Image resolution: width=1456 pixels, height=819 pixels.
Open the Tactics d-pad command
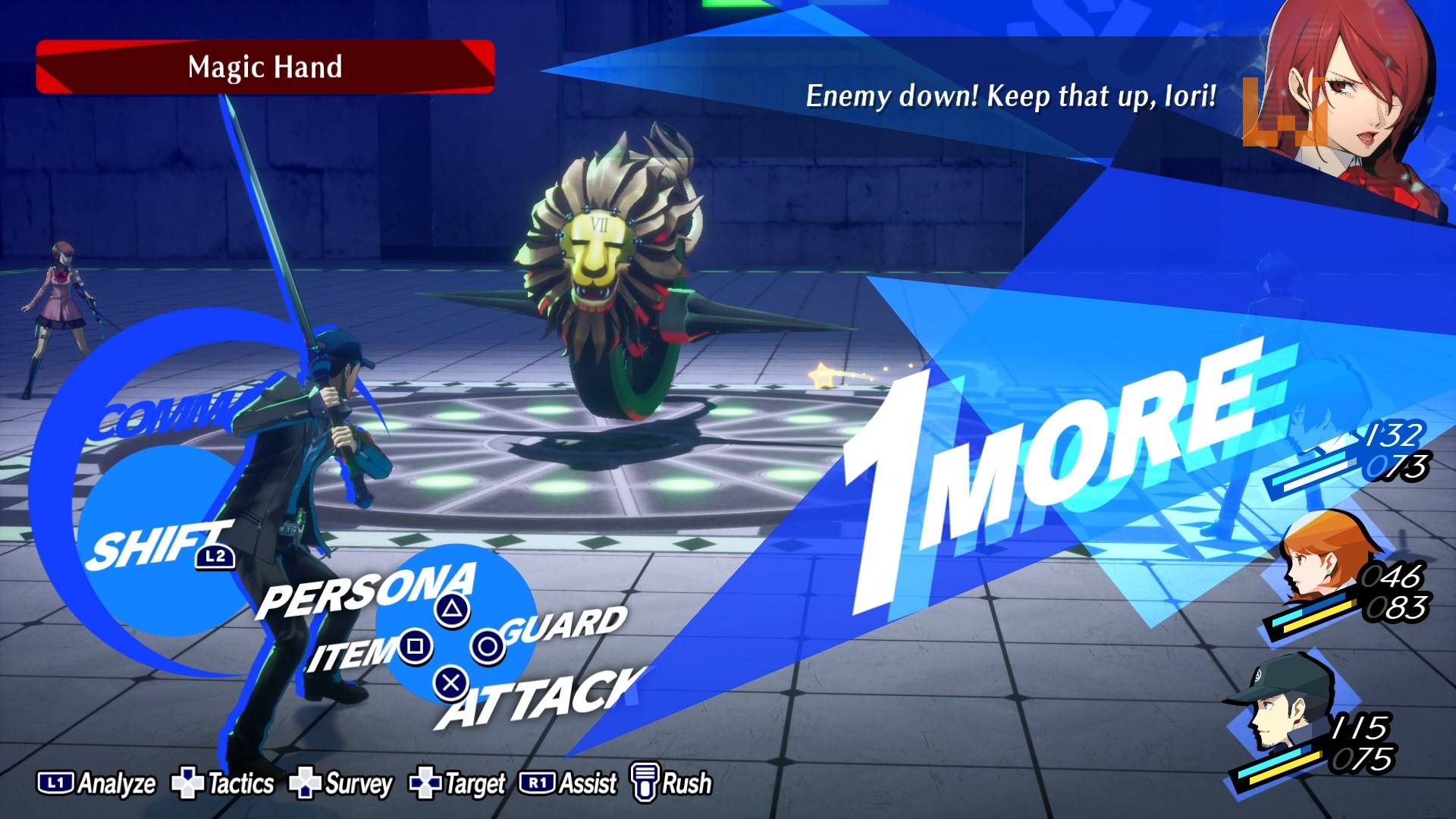pos(223,784)
